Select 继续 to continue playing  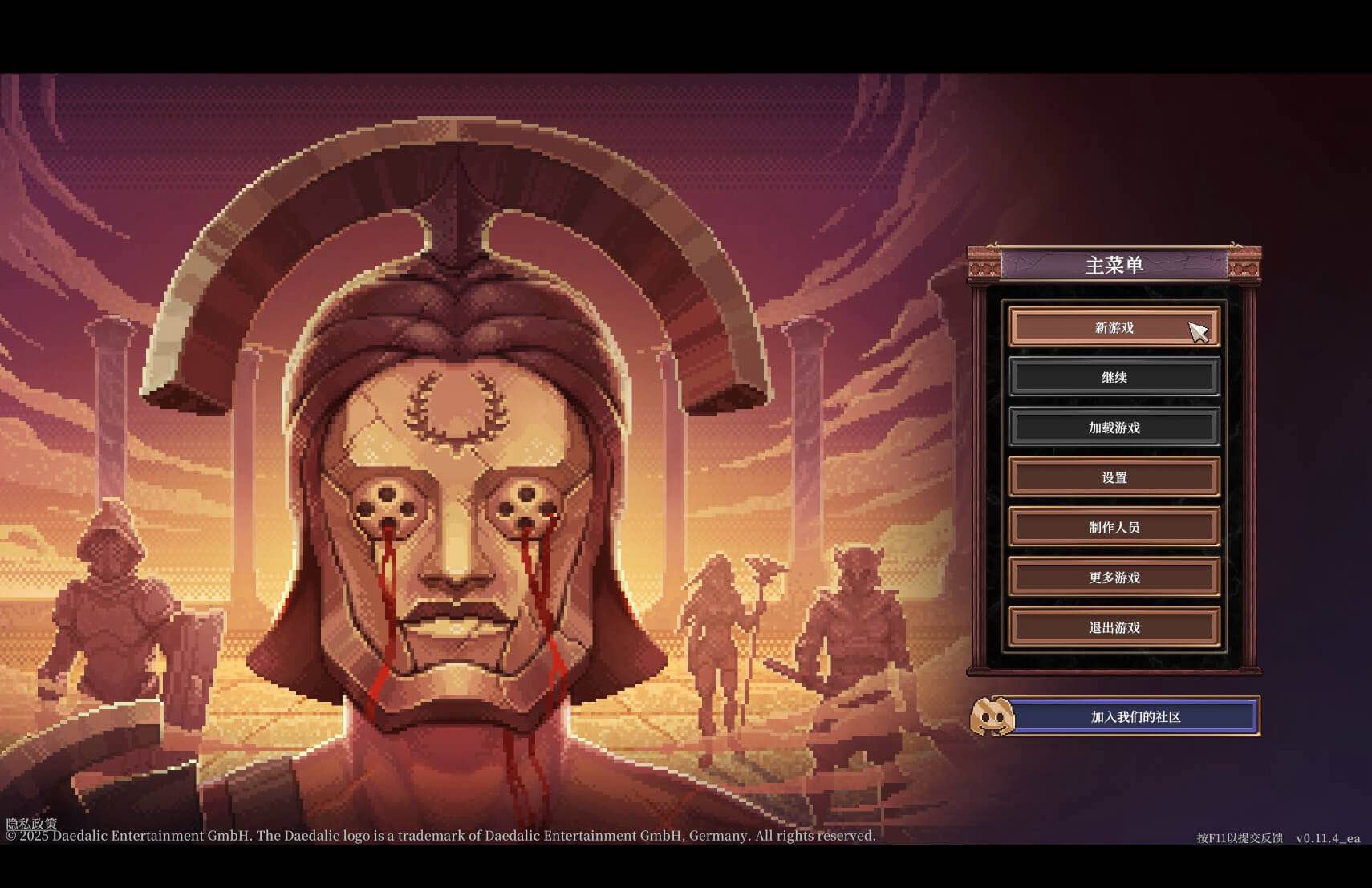click(1115, 377)
